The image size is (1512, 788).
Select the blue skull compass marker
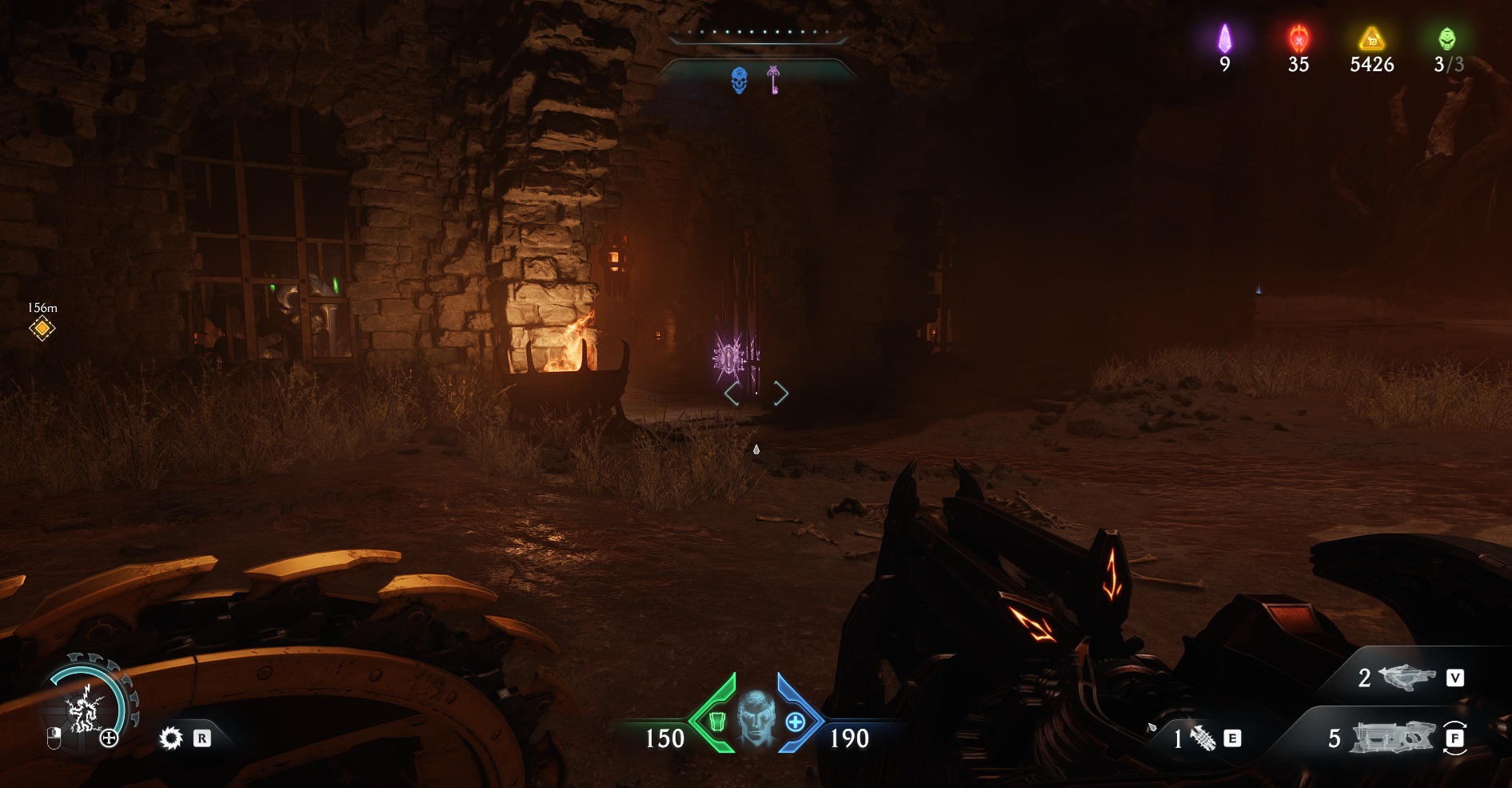(x=740, y=80)
